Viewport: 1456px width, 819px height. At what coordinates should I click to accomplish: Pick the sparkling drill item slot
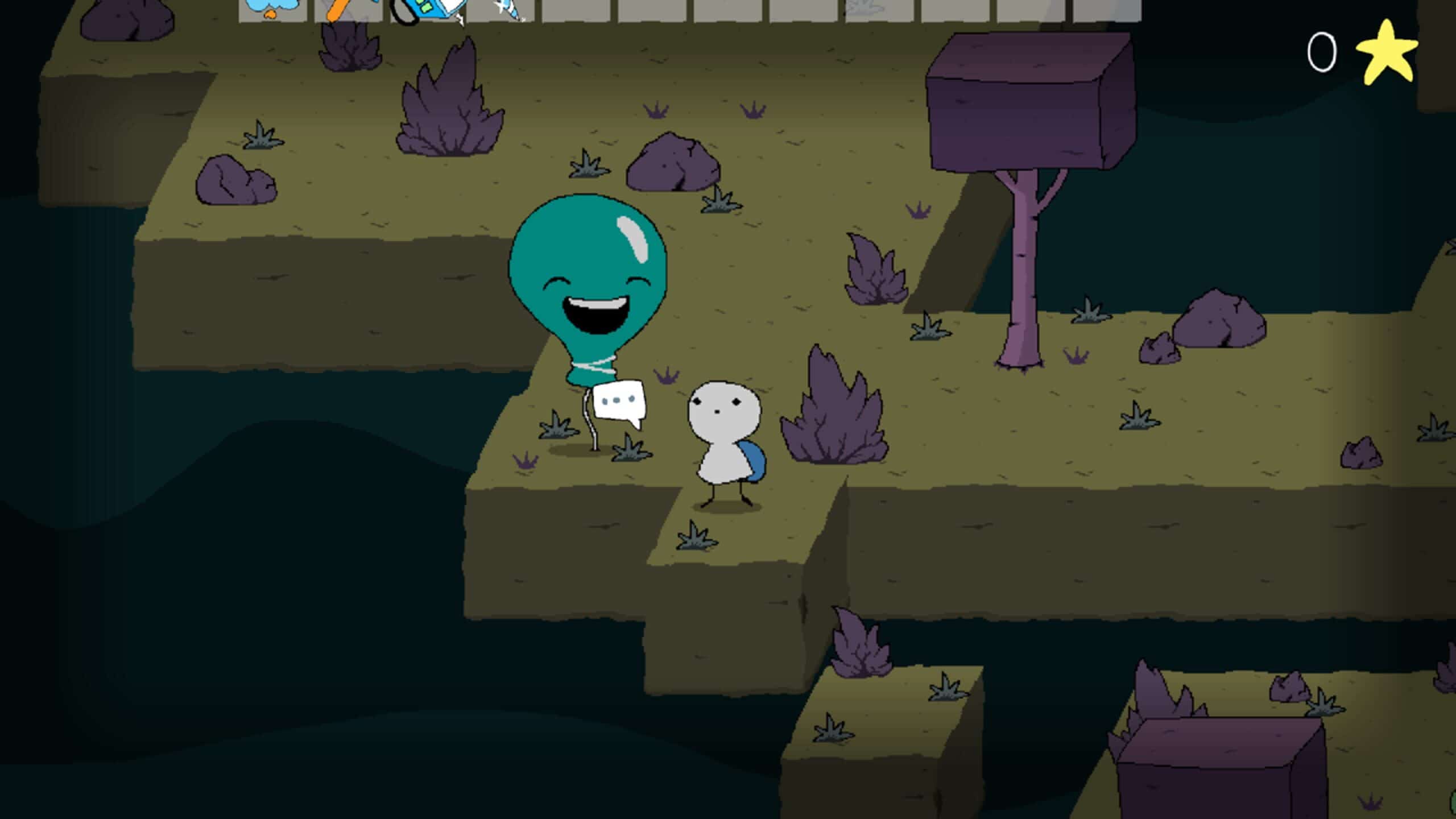click(x=502, y=10)
